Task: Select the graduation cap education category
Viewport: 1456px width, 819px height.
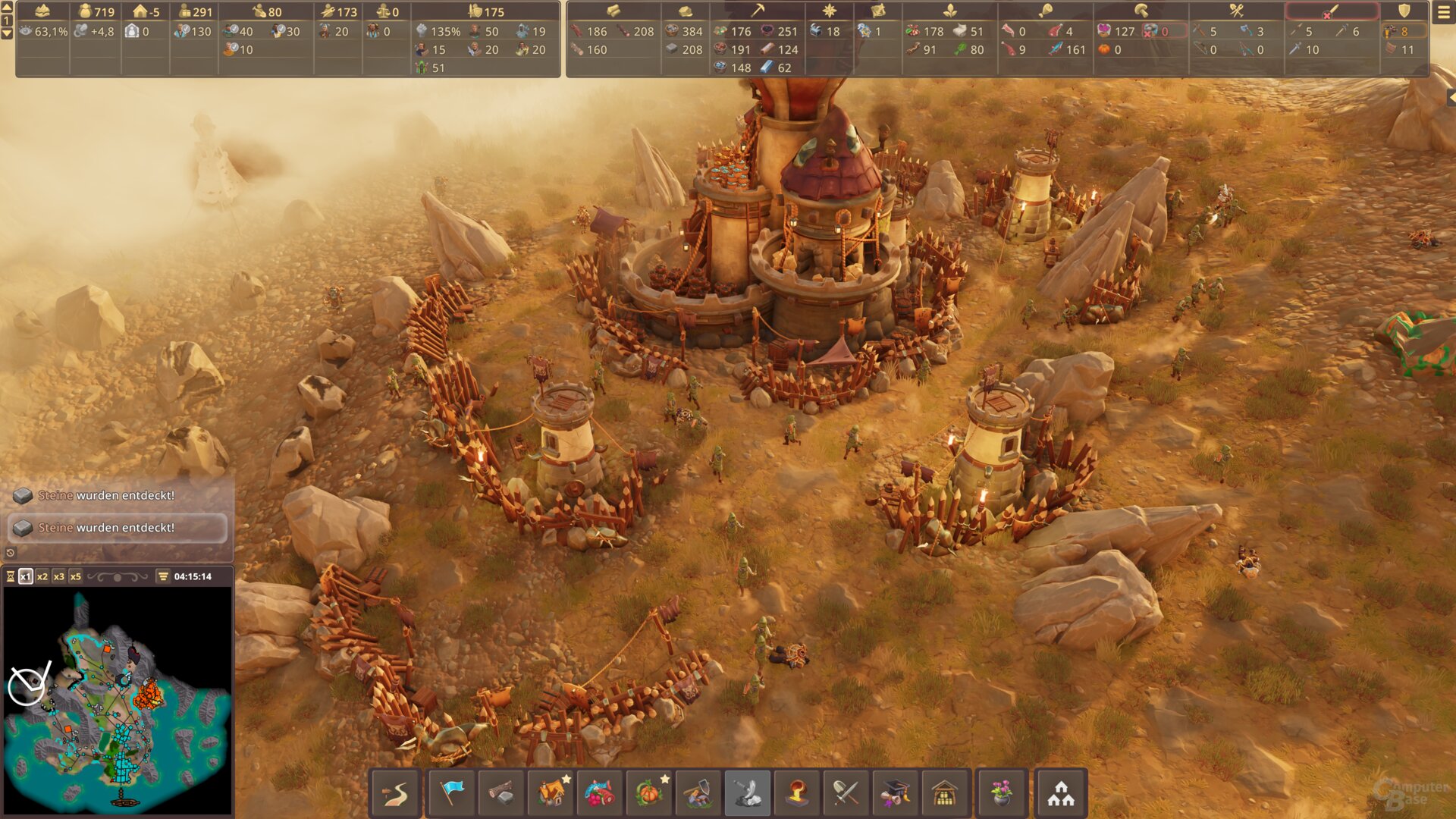Action: (x=895, y=793)
